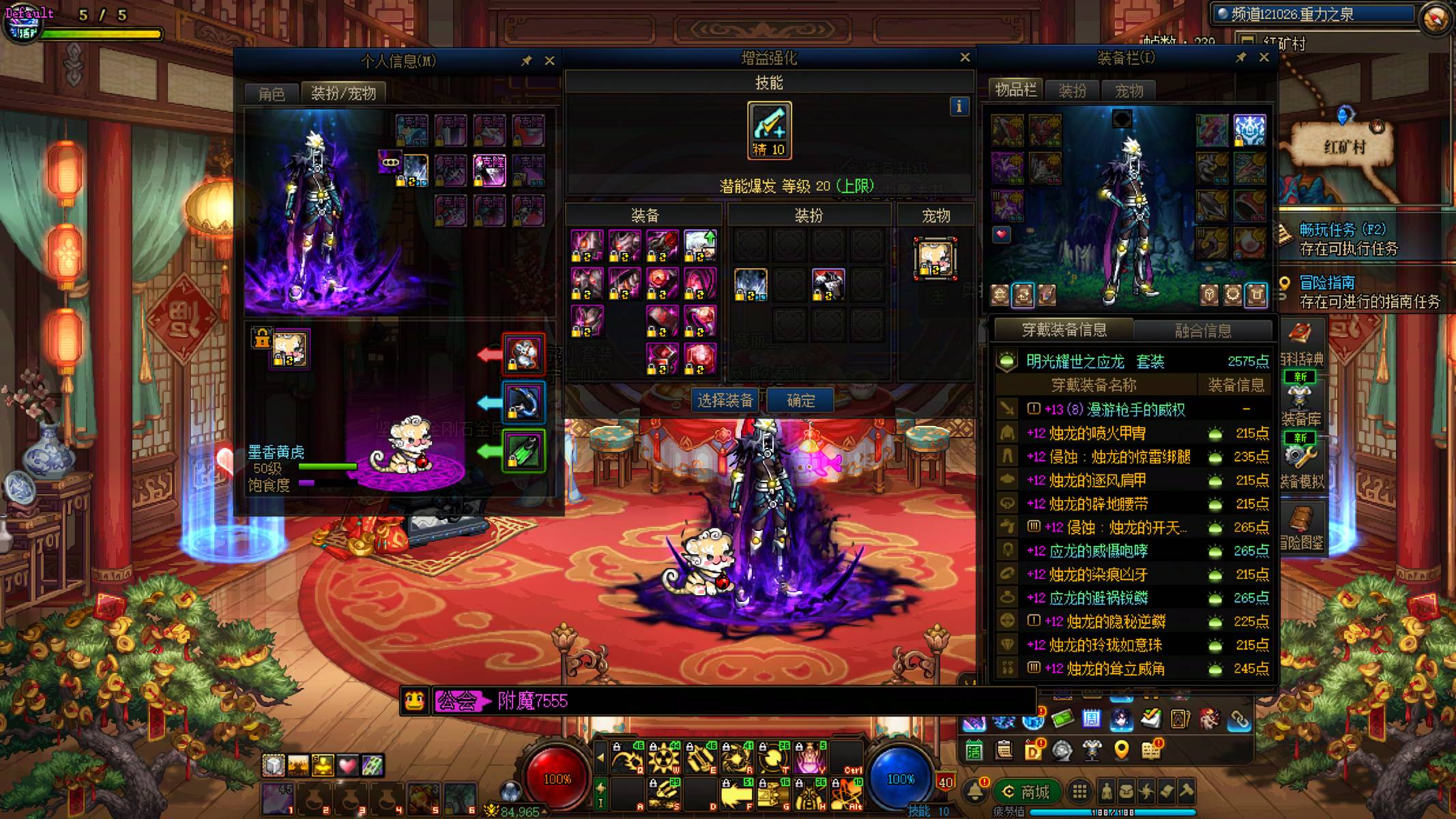The width and height of the screenshot is (1456, 819).
Task: Open the 装扮/宠物 tab
Action: [x=343, y=94]
